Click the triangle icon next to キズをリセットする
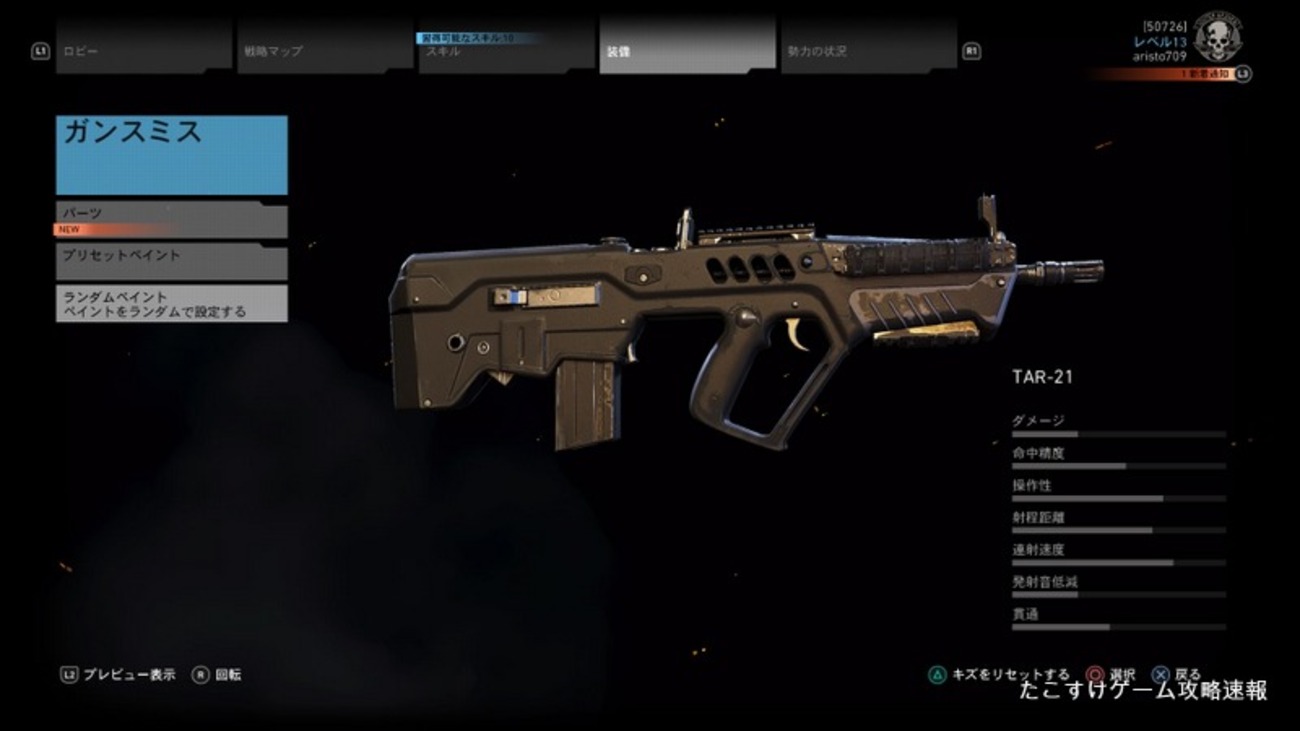 (937, 673)
